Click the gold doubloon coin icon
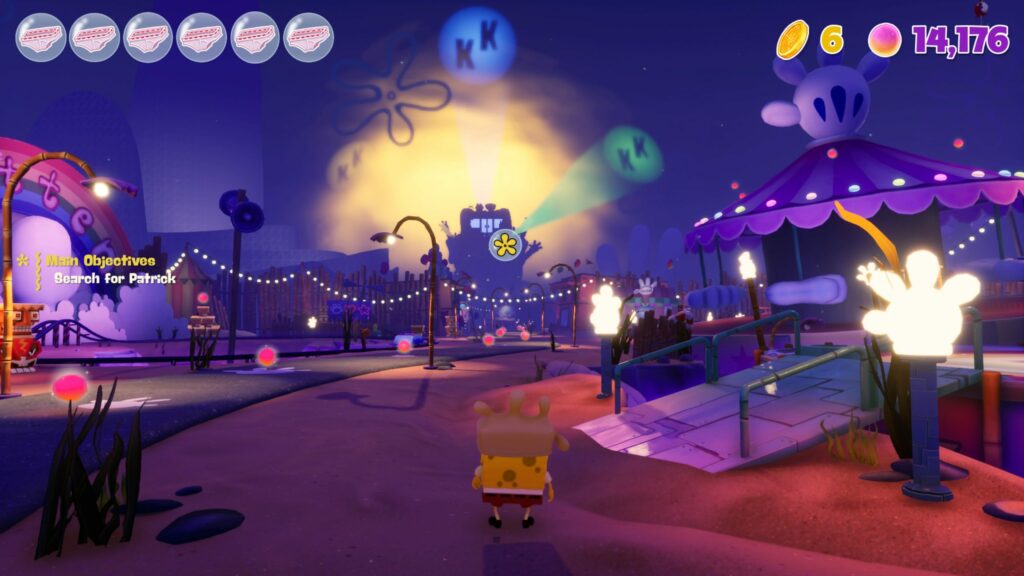The height and width of the screenshot is (576, 1024). tap(793, 39)
